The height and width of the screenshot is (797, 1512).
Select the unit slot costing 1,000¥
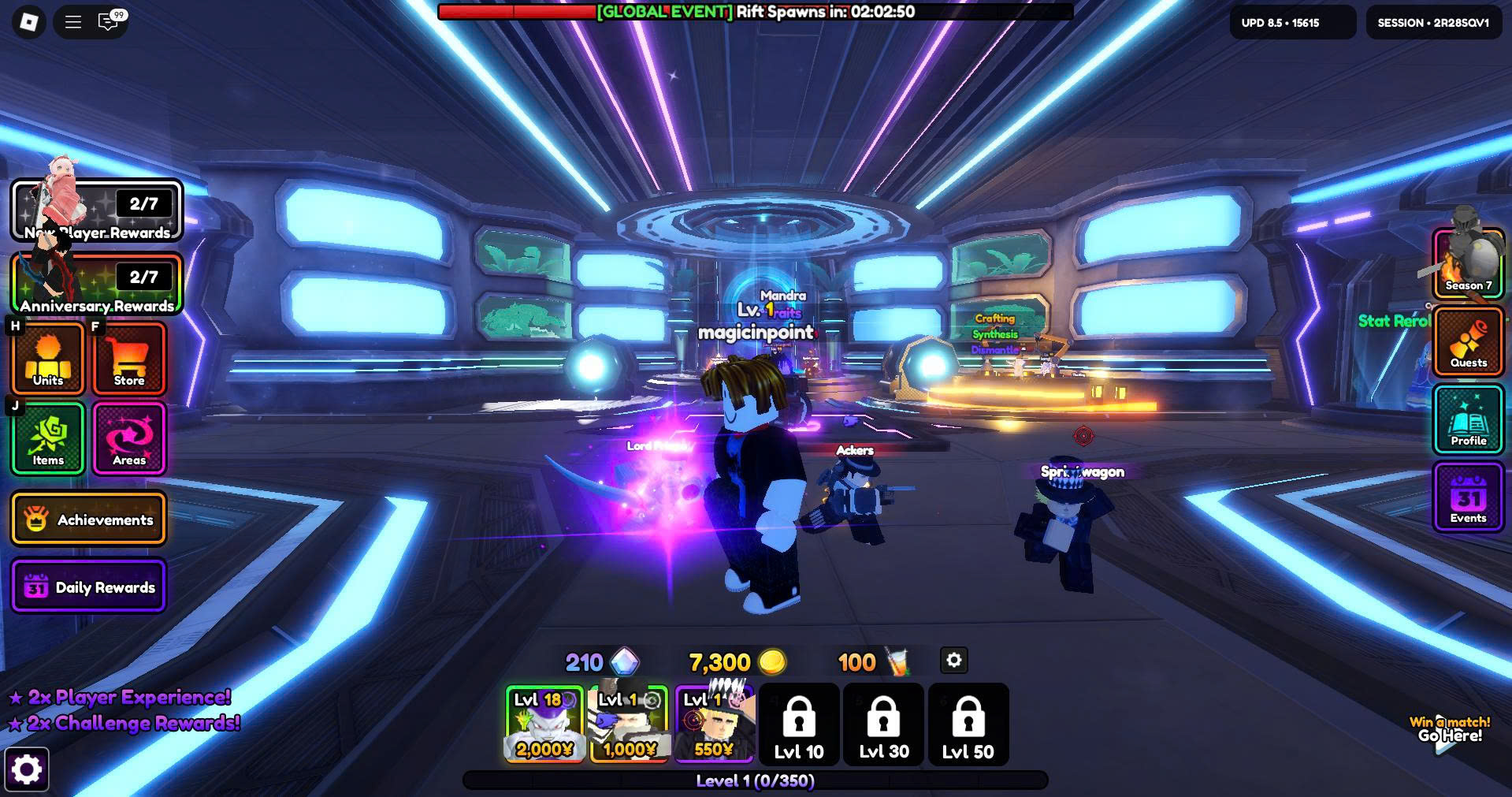629,724
